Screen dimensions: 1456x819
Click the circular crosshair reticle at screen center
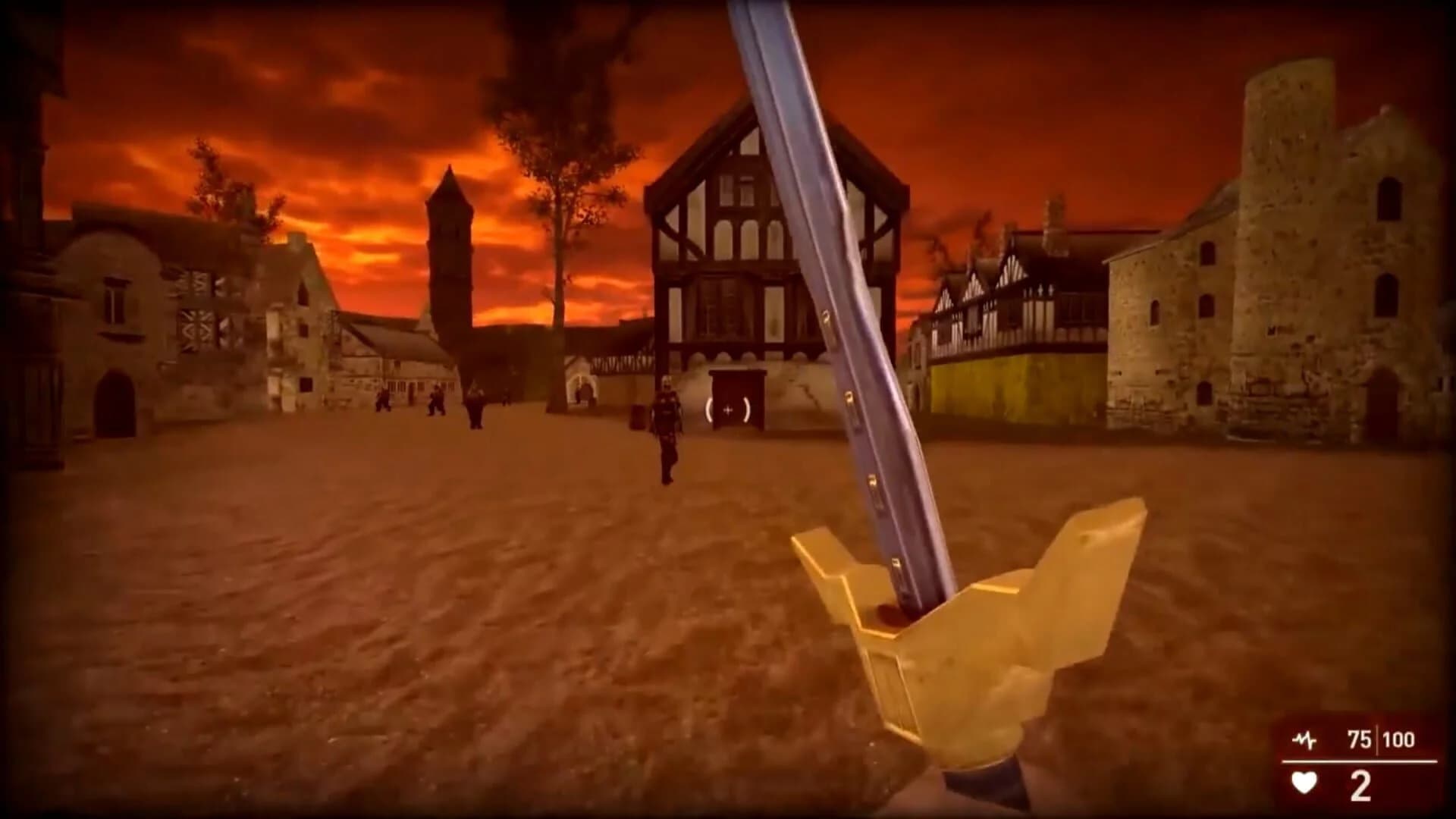[x=730, y=411]
